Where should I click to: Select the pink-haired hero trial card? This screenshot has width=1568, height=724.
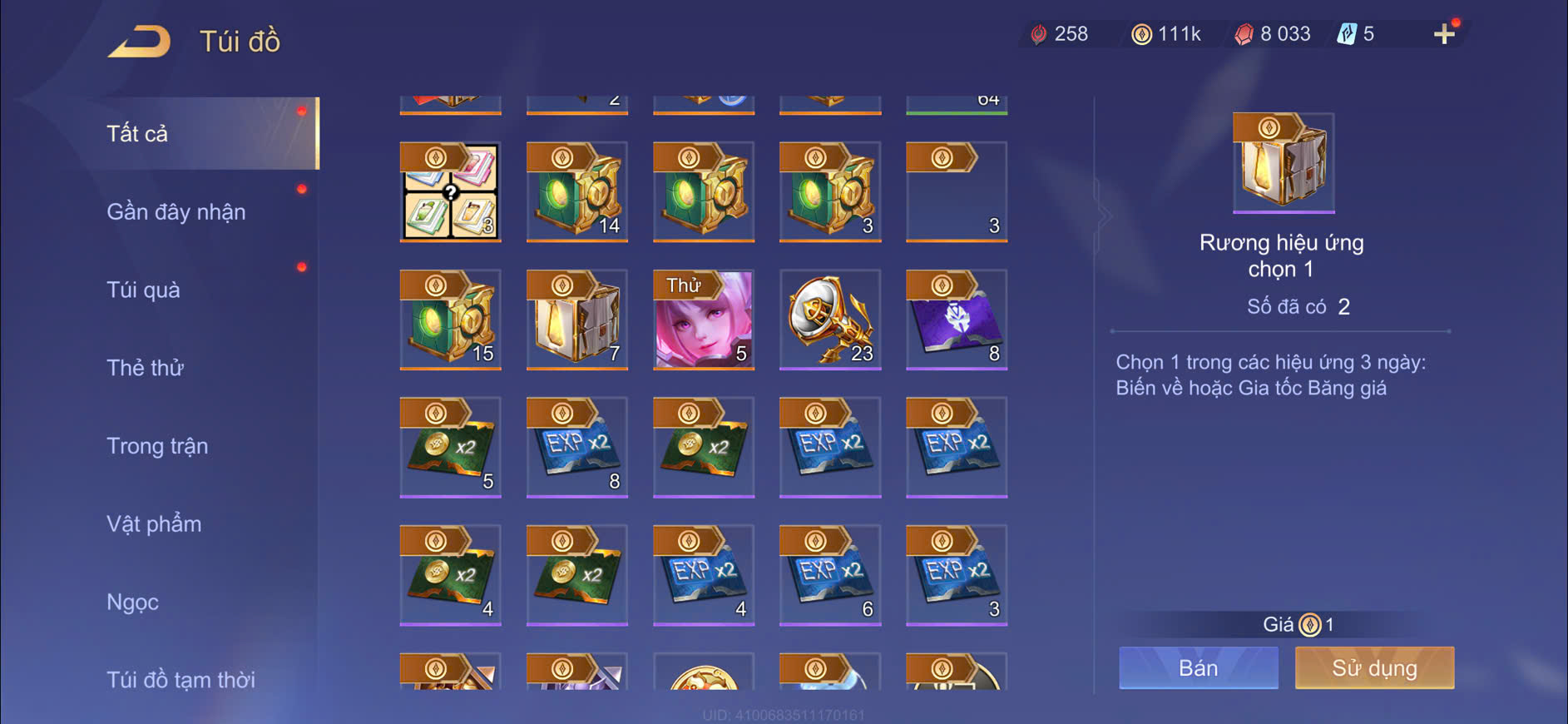[x=704, y=320]
